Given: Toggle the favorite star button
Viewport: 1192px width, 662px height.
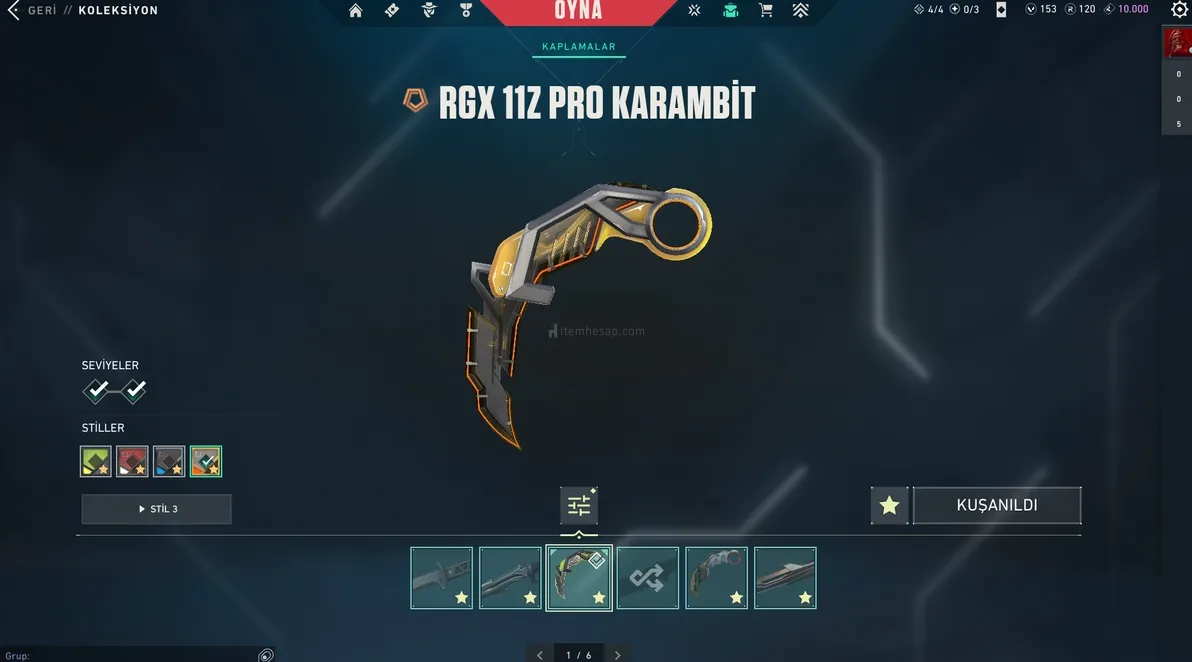Looking at the screenshot, I should (889, 506).
